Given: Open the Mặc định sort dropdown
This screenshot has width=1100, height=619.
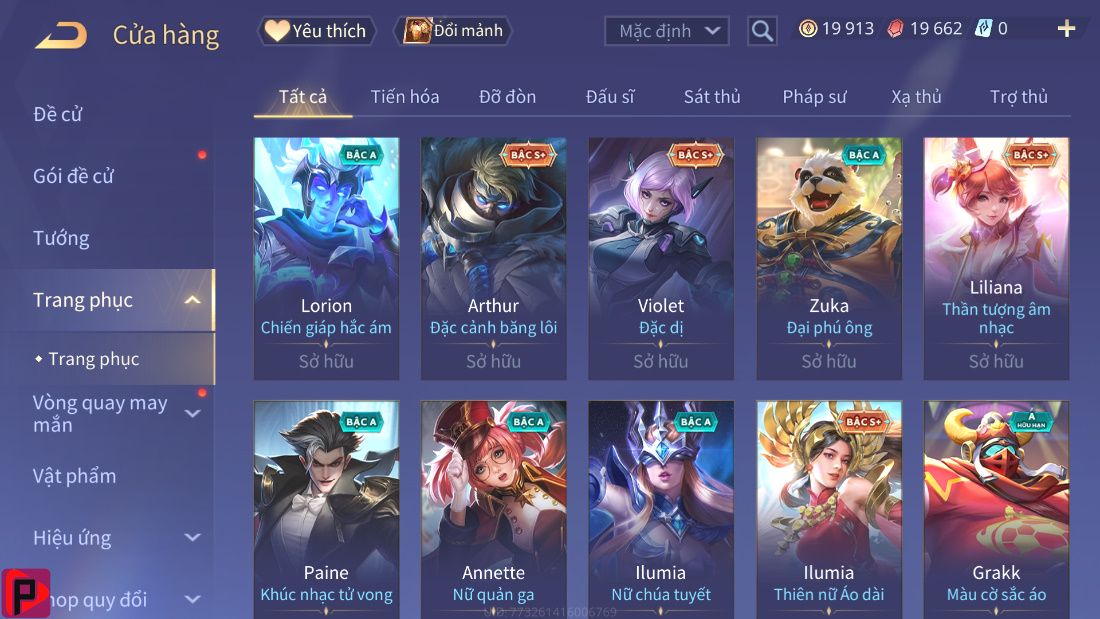Looking at the screenshot, I should tap(666, 31).
